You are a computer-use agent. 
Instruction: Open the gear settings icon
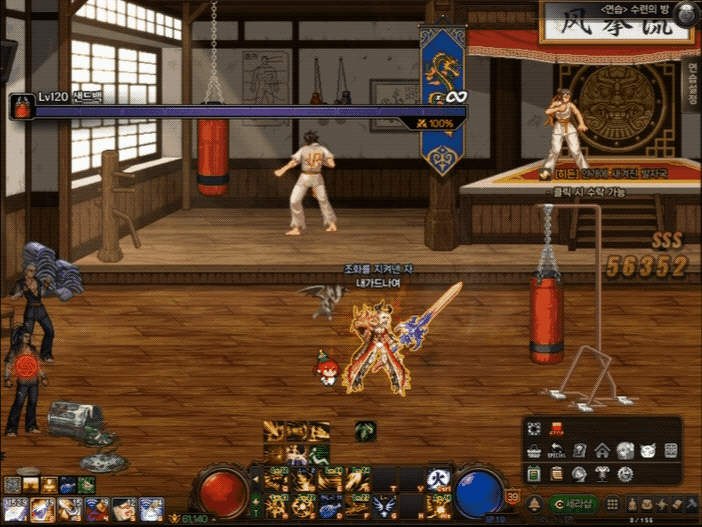pyautogui.click(x=625, y=473)
